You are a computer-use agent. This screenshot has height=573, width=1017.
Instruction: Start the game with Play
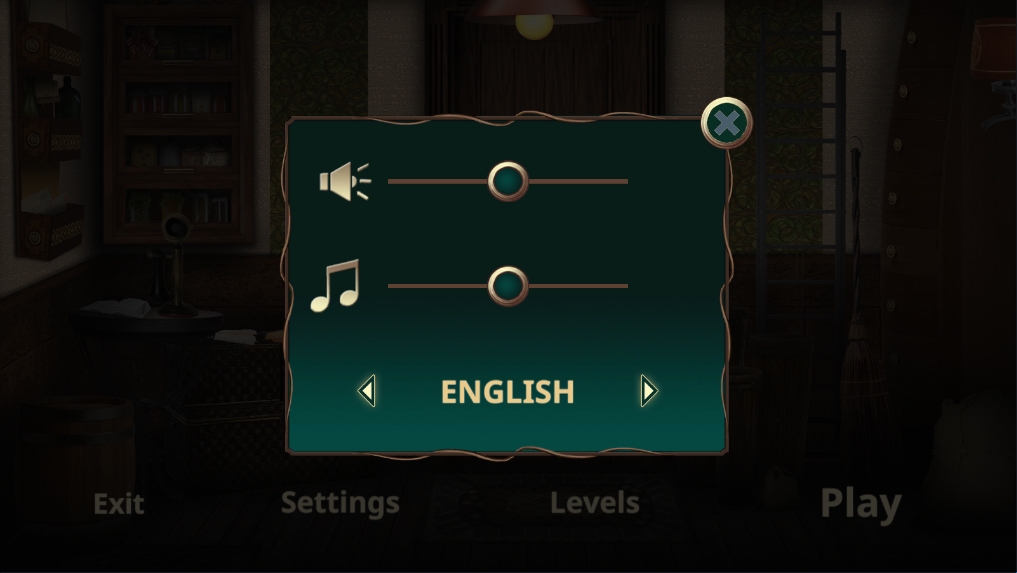(x=860, y=504)
